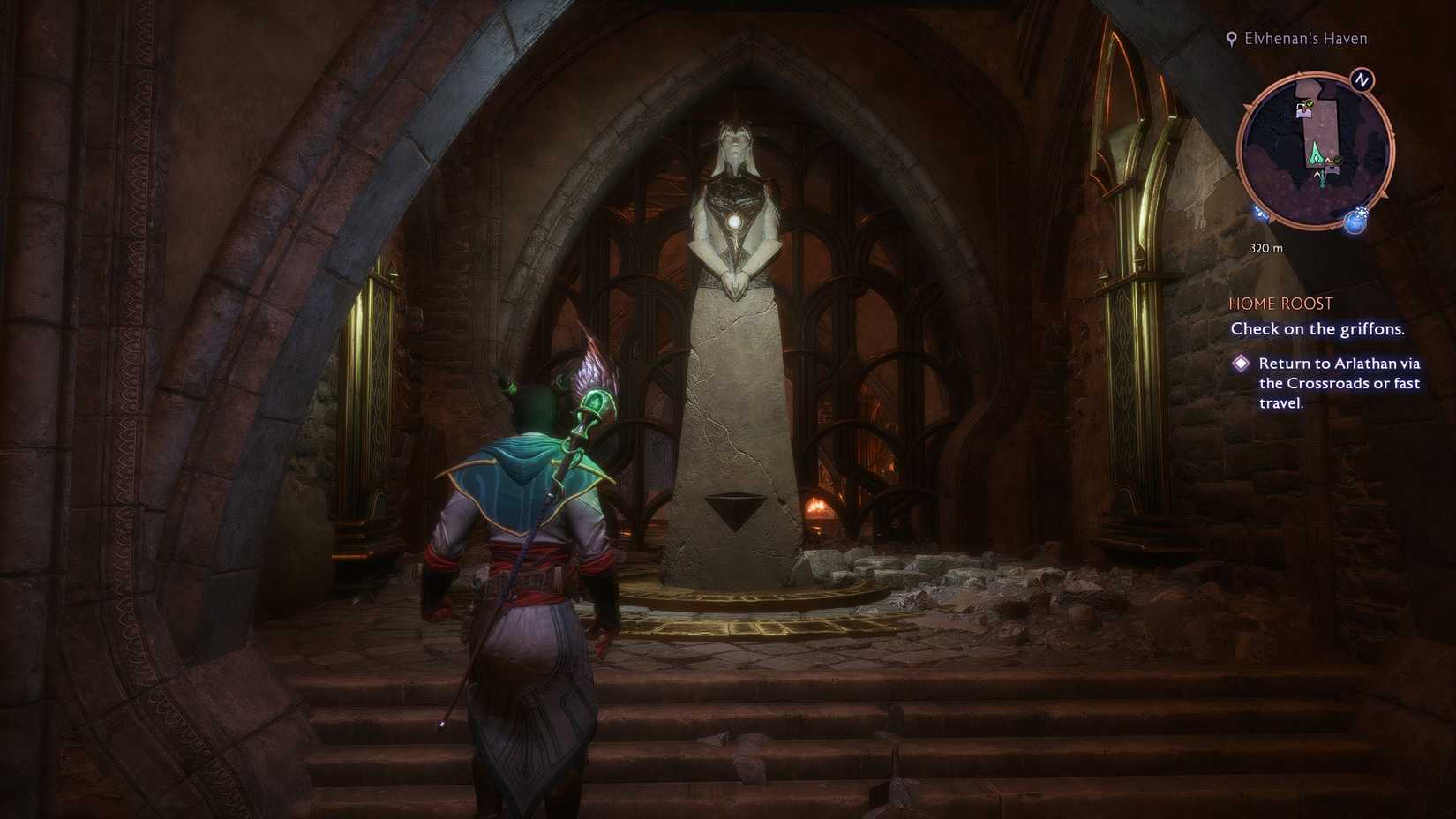Image resolution: width=1456 pixels, height=819 pixels.
Task: Click the green player arrow on the minimap
Action: click(x=1316, y=154)
